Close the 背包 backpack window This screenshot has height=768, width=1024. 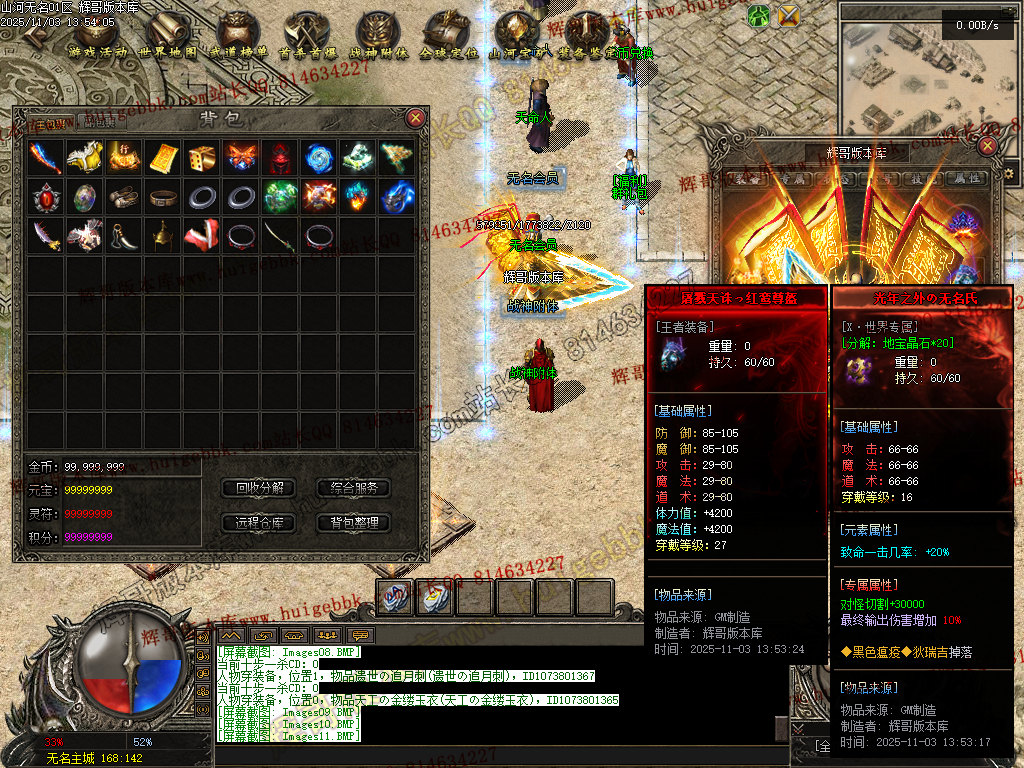click(416, 118)
